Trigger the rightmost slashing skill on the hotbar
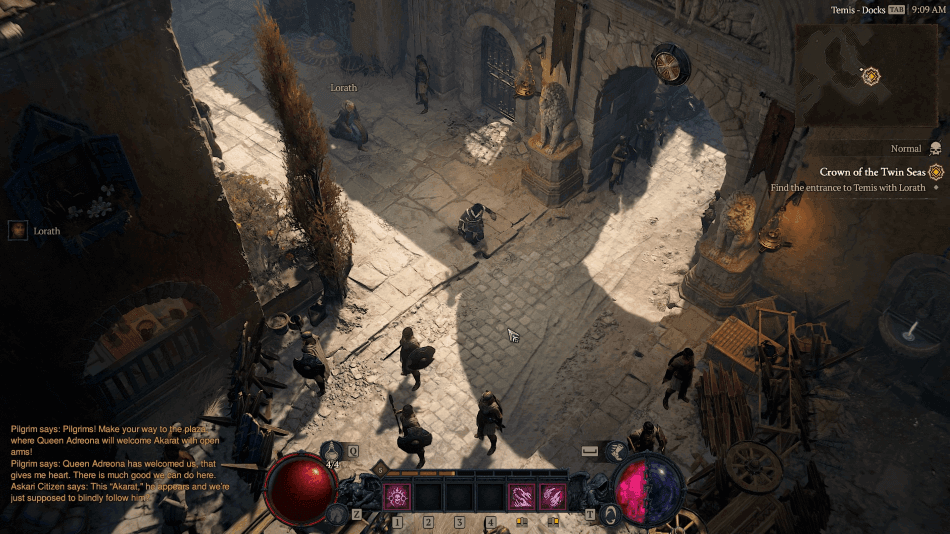 click(x=552, y=495)
